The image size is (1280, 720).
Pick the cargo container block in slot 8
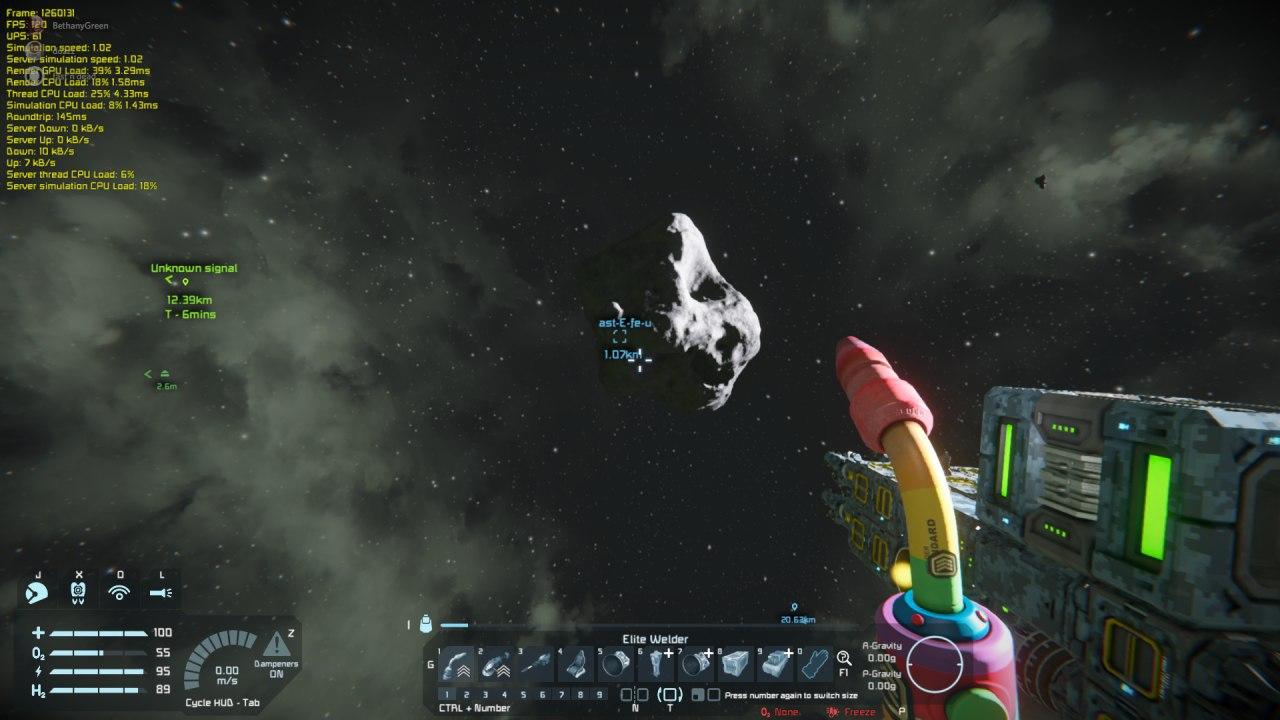[x=735, y=664]
